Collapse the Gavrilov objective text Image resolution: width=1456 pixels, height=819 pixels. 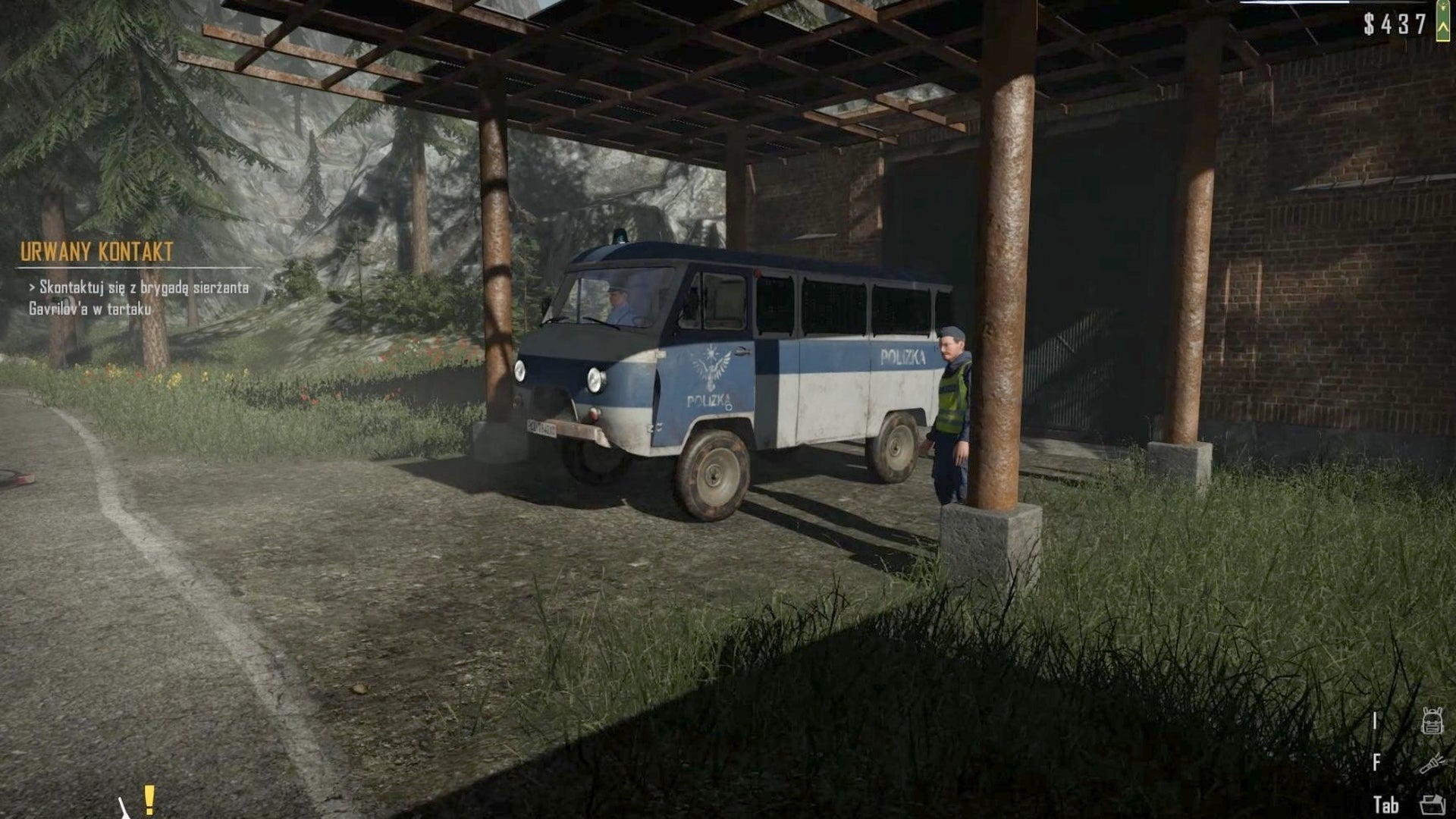coord(87,309)
